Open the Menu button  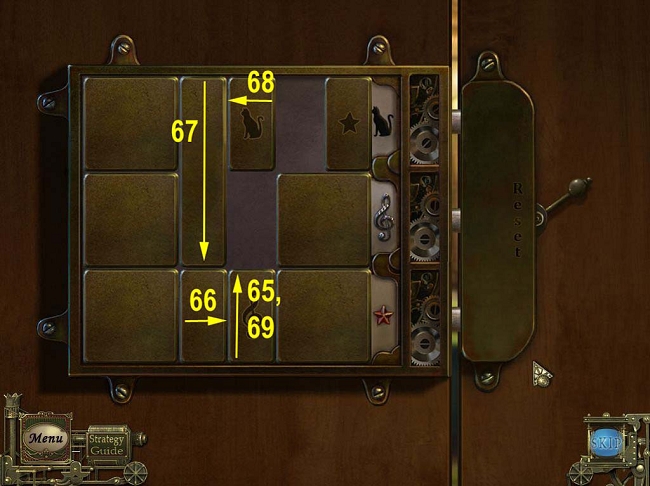click(45, 438)
